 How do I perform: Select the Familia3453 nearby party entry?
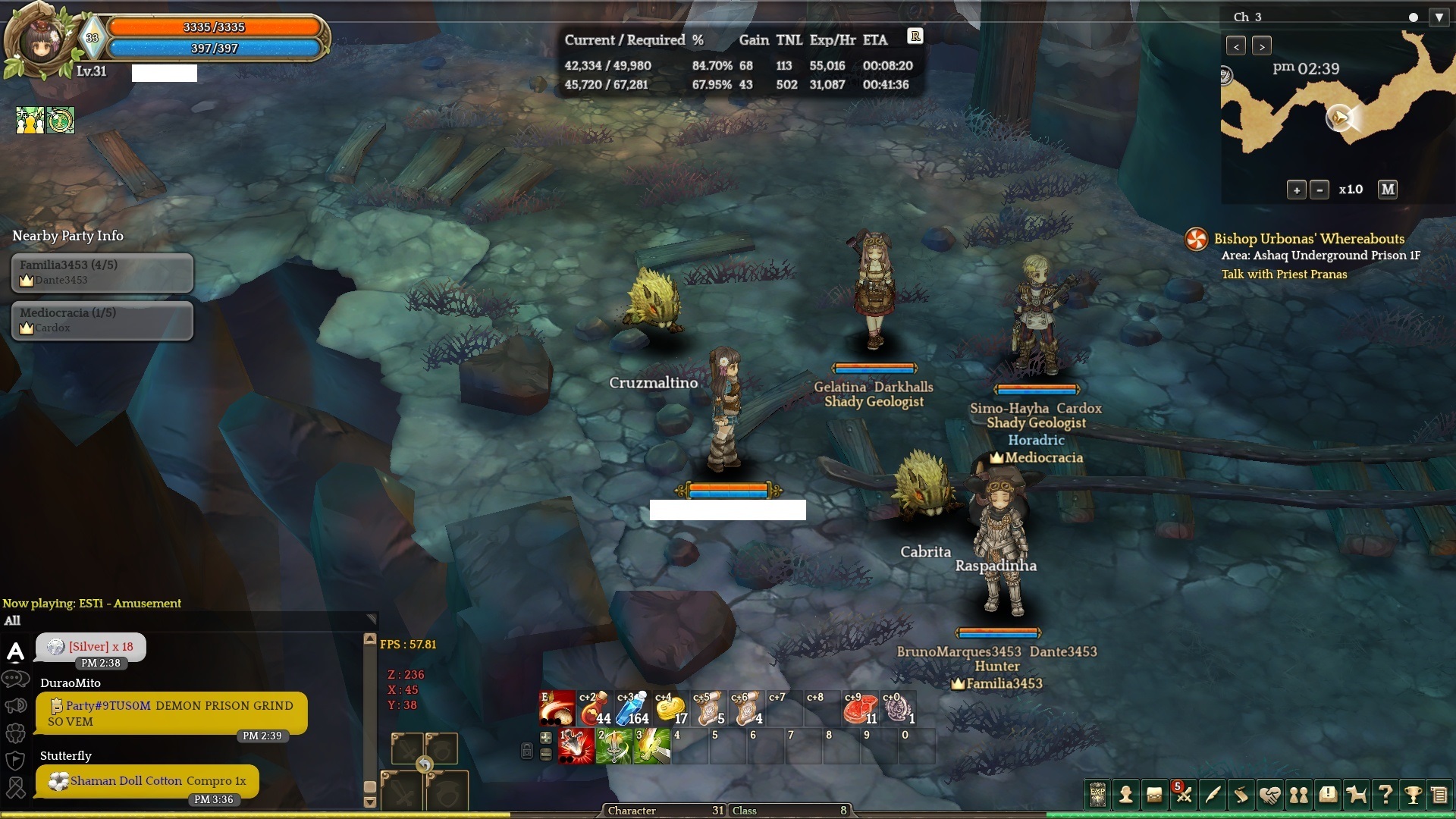point(102,272)
